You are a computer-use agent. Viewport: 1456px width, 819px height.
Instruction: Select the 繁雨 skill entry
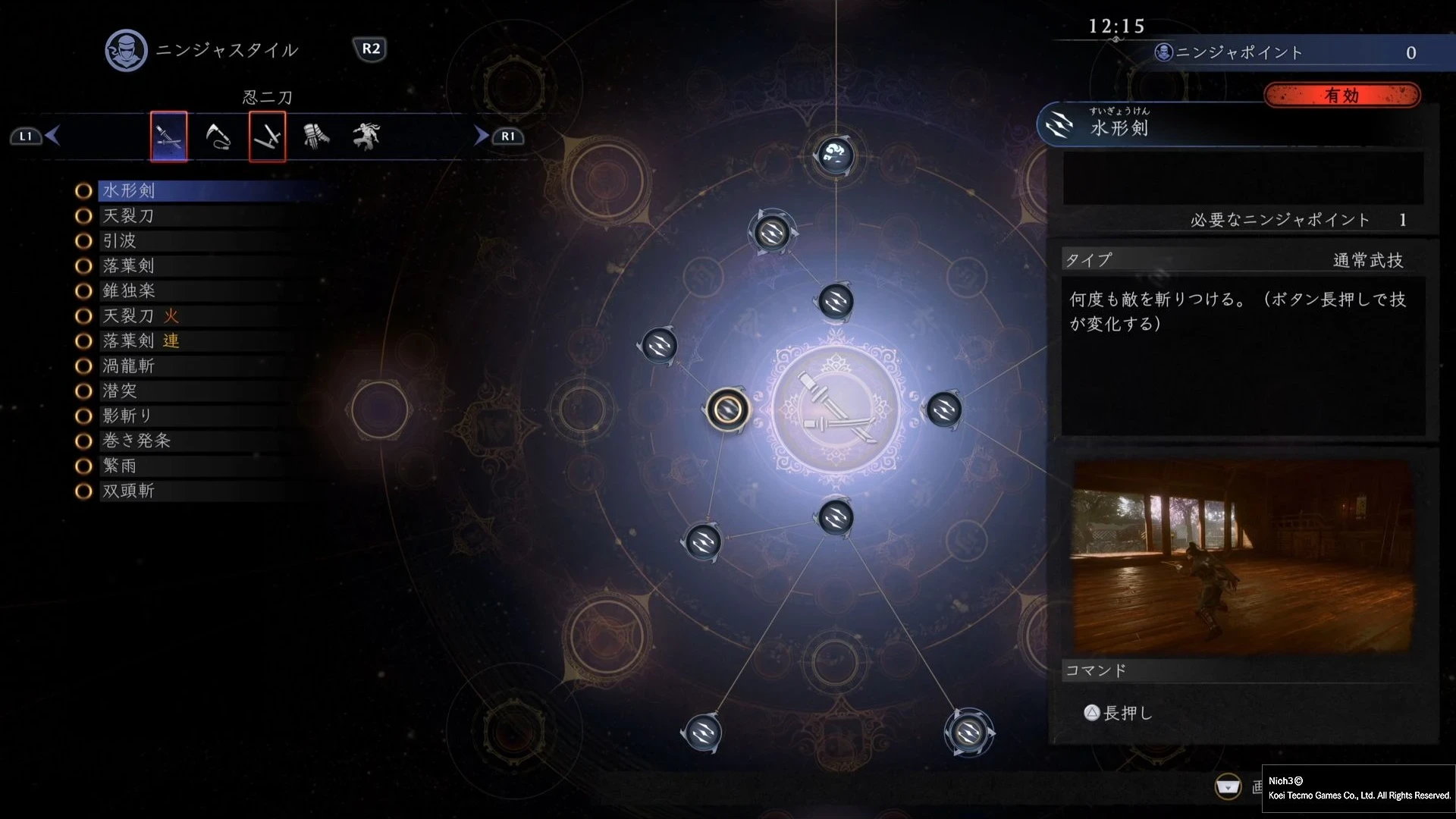click(x=120, y=466)
